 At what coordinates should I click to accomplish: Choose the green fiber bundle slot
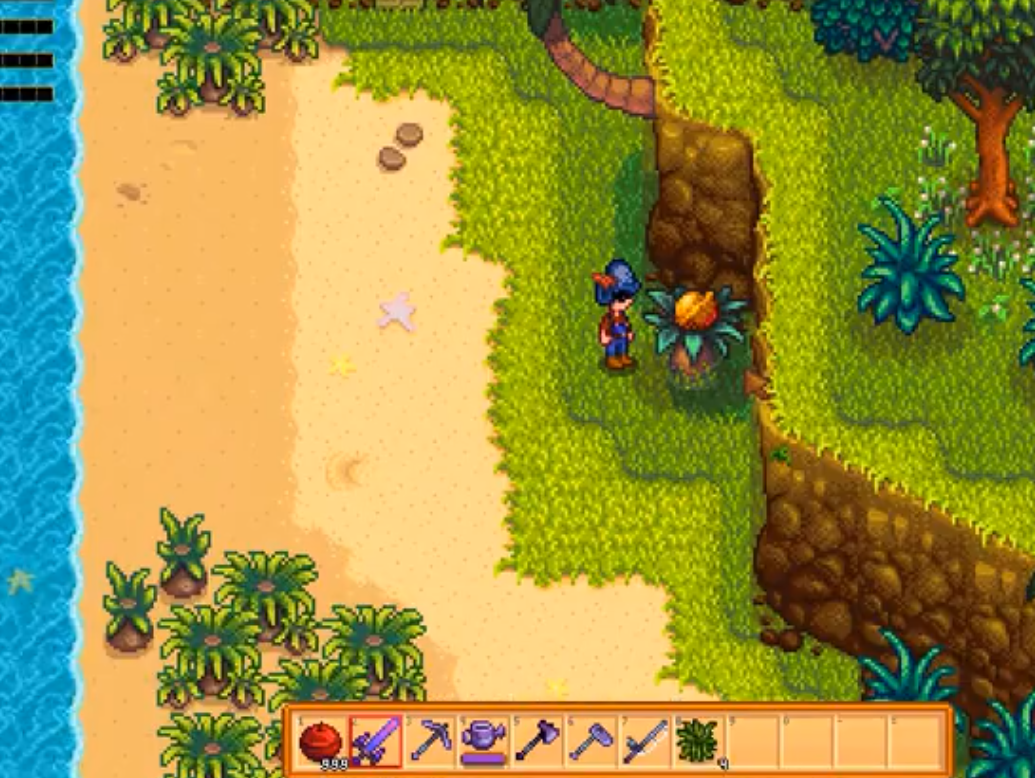[x=698, y=743]
